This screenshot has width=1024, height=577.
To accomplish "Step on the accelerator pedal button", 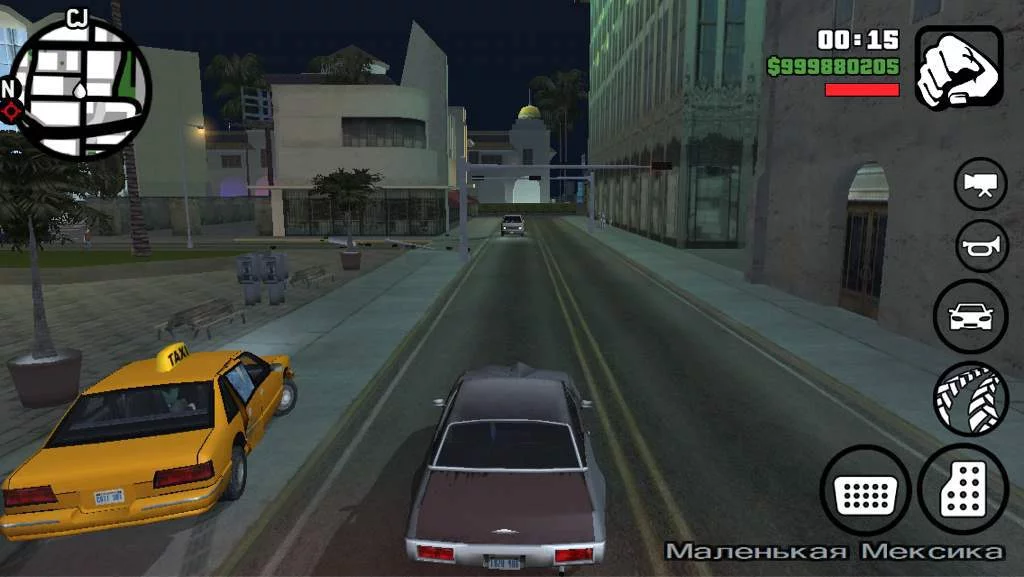I will tap(963, 489).
